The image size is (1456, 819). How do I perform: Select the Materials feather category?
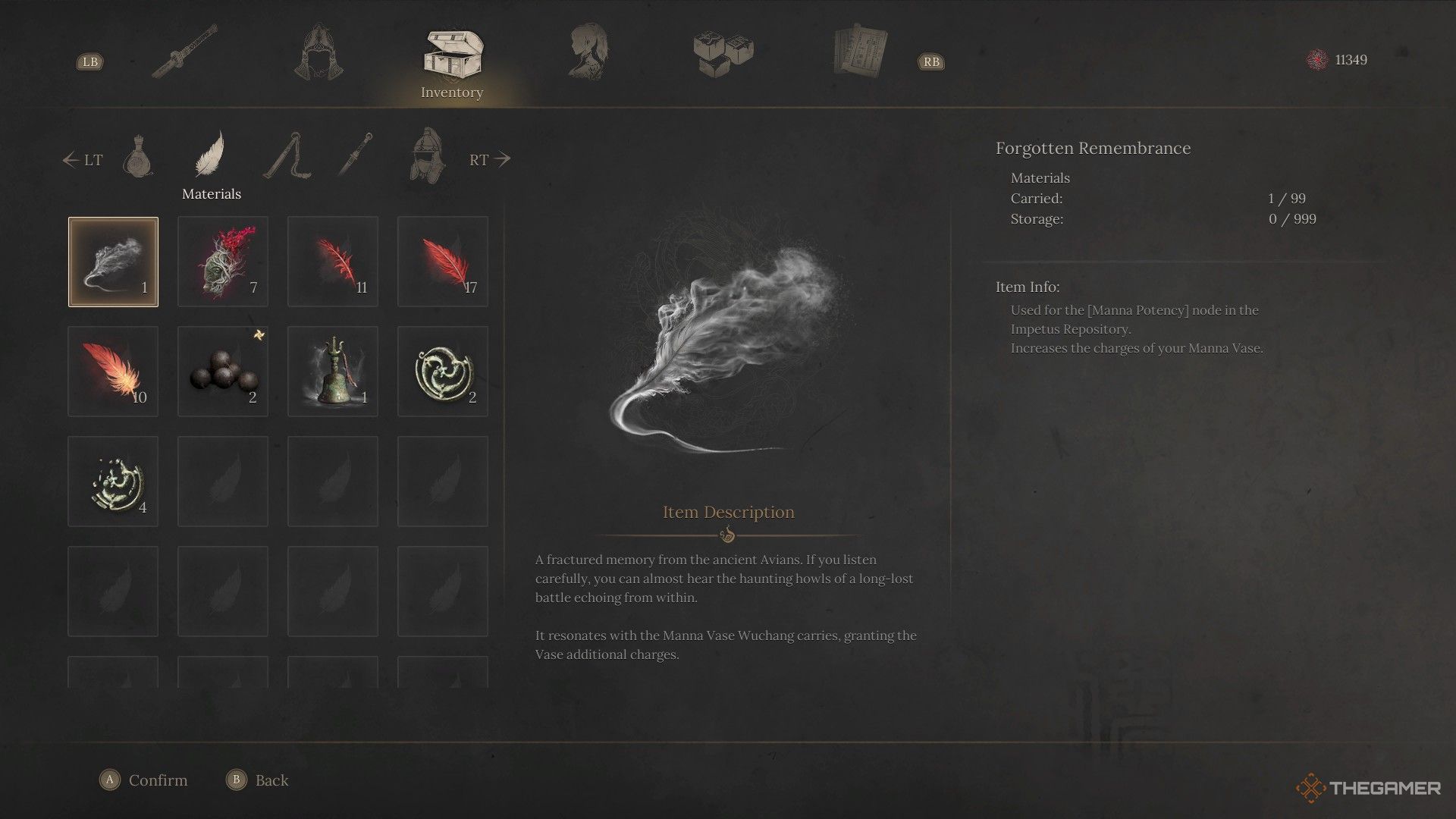(x=210, y=154)
